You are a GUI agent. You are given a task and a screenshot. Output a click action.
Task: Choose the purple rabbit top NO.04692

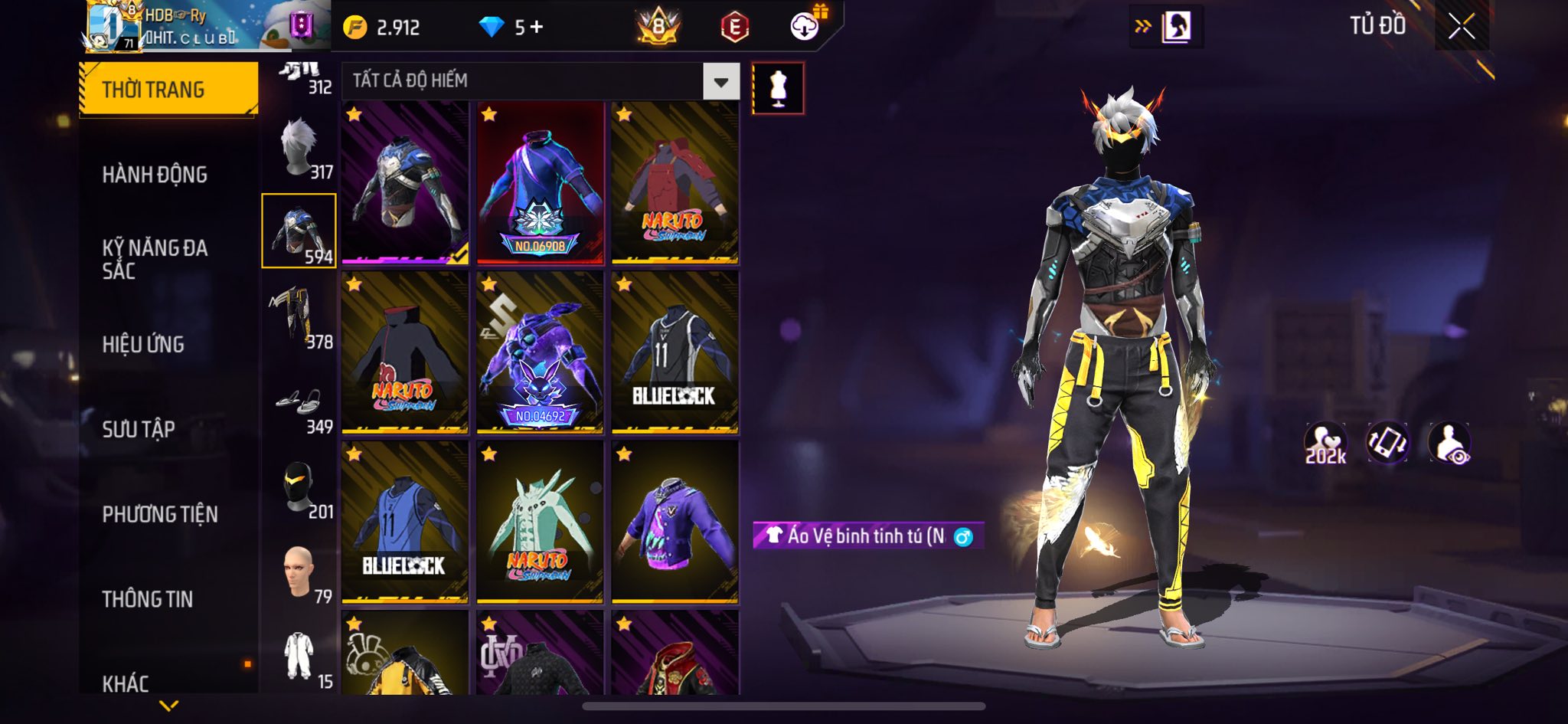tap(540, 353)
